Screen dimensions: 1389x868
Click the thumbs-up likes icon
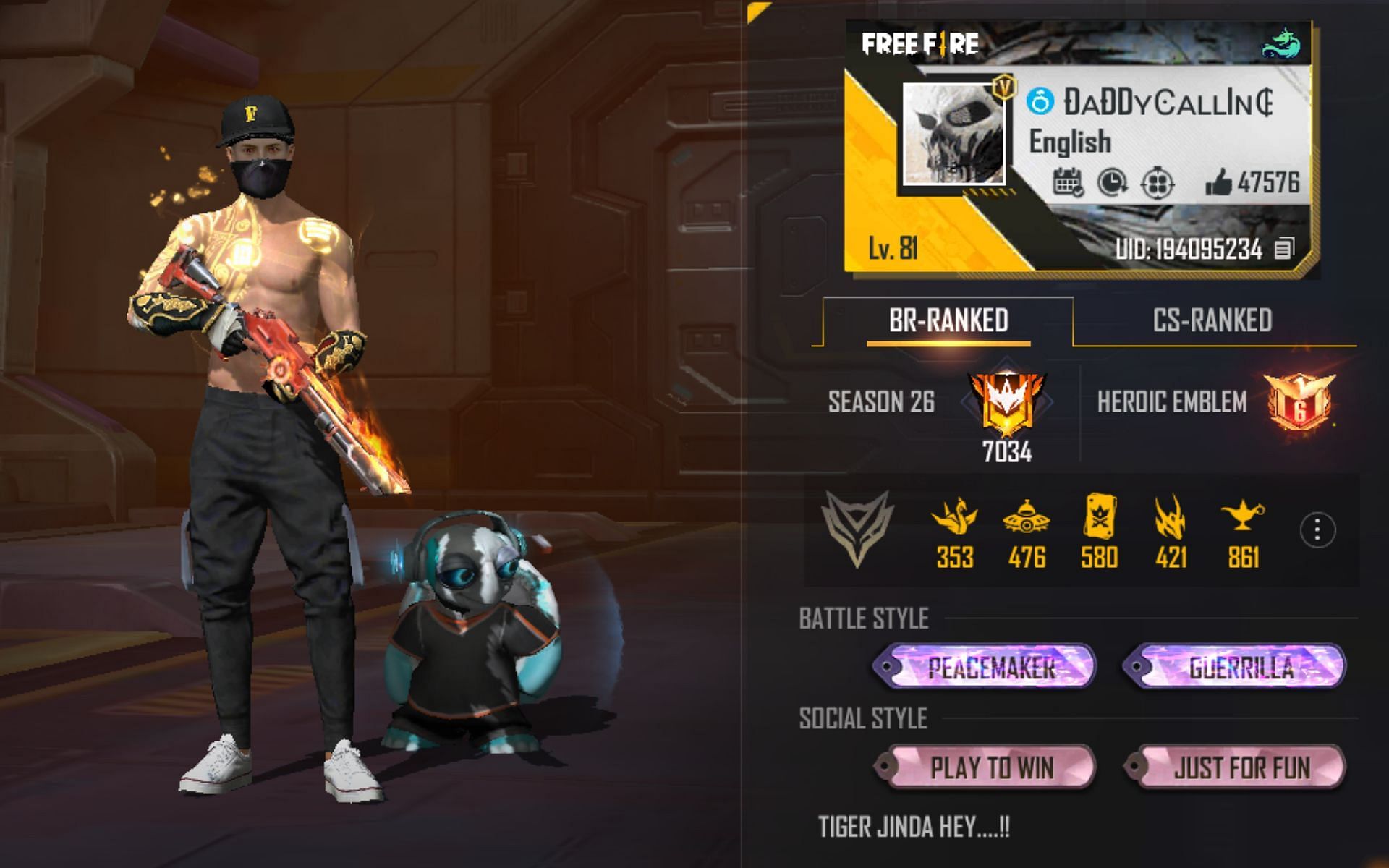coord(1218,183)
